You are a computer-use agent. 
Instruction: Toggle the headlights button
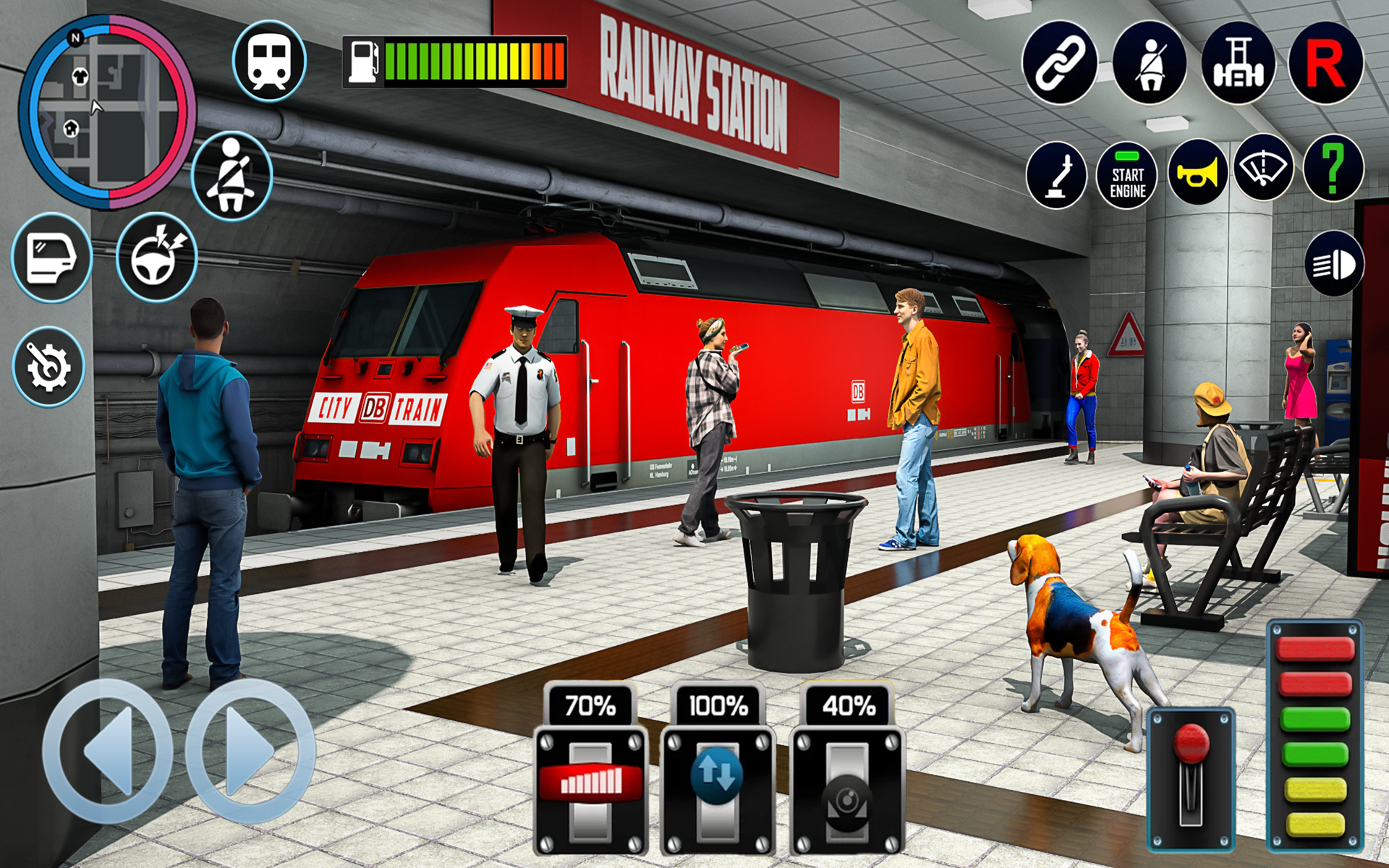1334,264
